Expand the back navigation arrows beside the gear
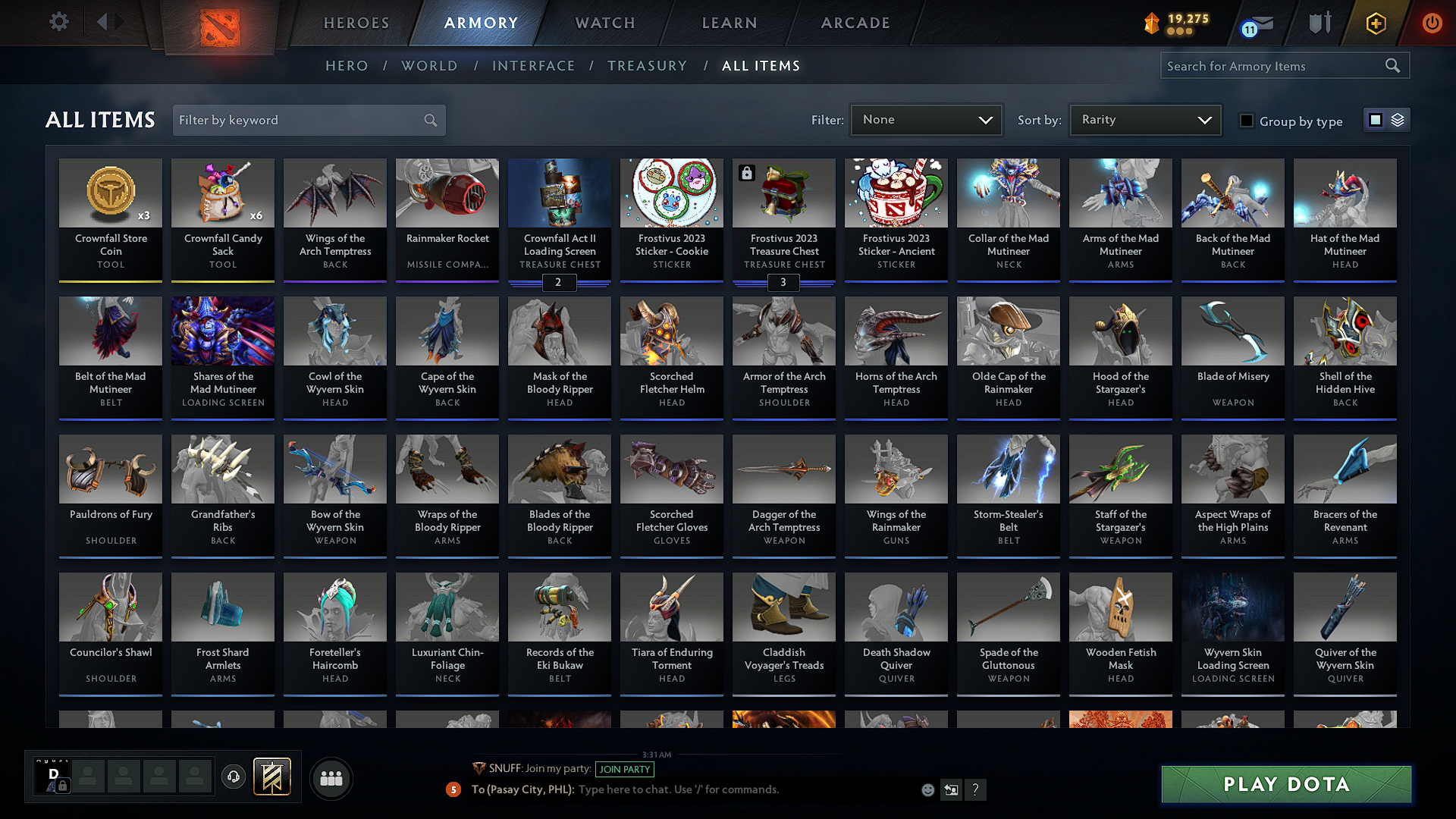The image size is (1456, 819). pyautogui.click(x=109, y=22)
